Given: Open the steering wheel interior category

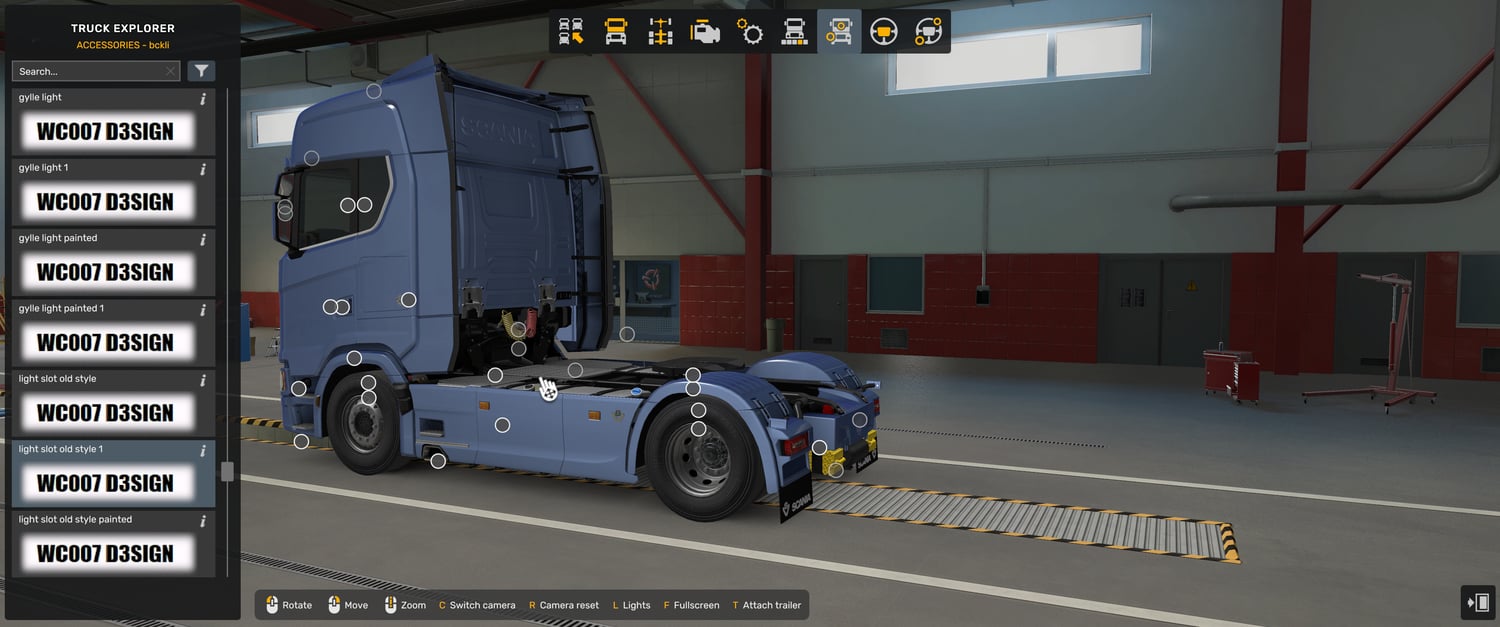Looking at the screenshot, I should click(883, 32).
